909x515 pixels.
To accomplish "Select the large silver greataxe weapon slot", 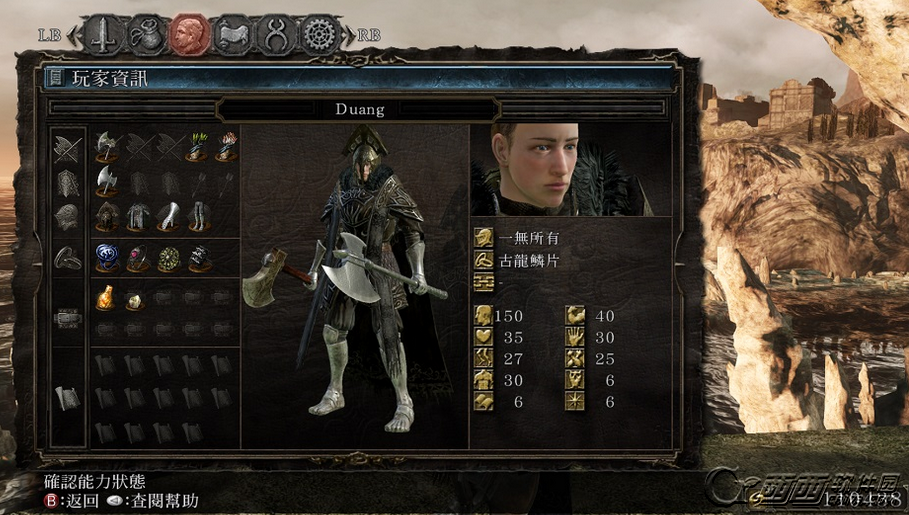I will (x=107, y=181).
